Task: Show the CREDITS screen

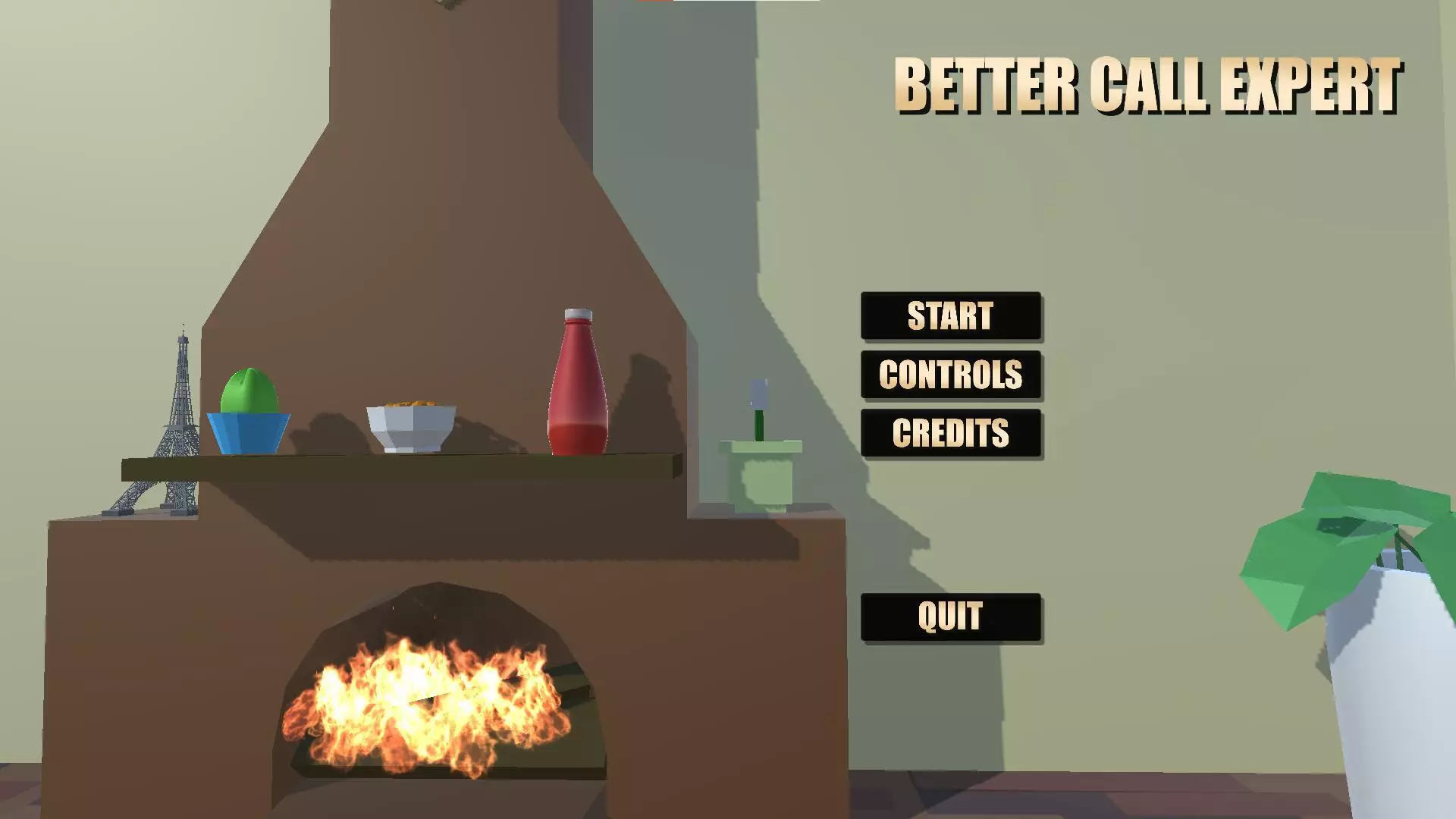Action: point(950,433)
